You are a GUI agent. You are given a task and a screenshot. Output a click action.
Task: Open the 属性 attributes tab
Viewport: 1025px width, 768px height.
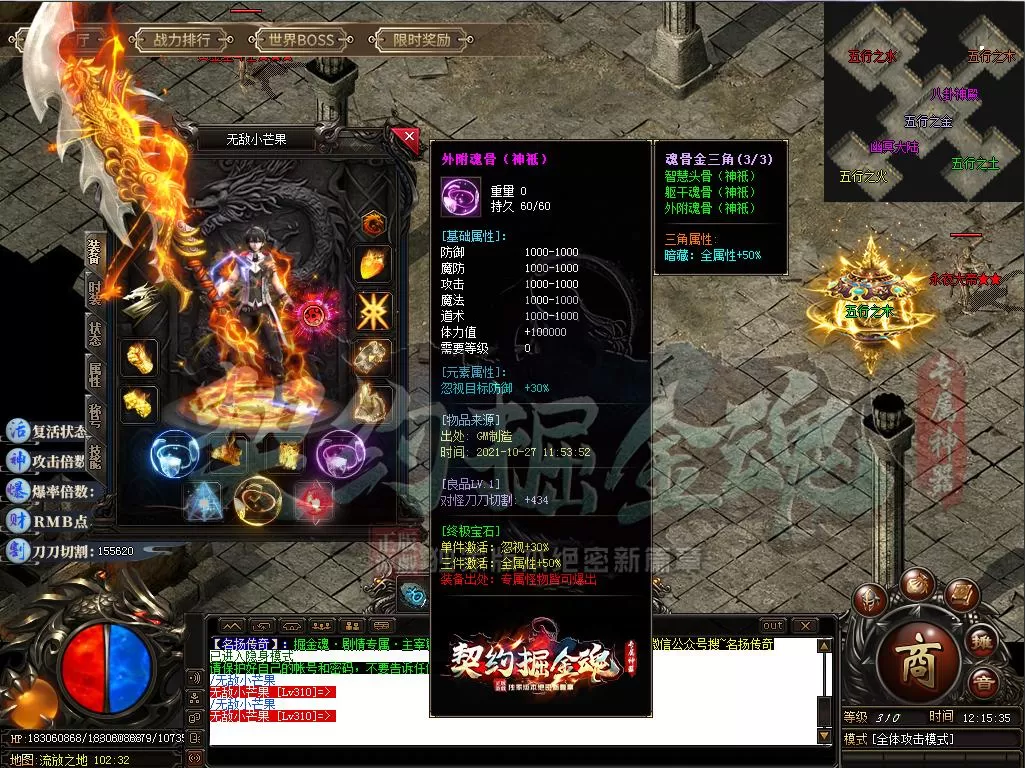tap(94, 376)
